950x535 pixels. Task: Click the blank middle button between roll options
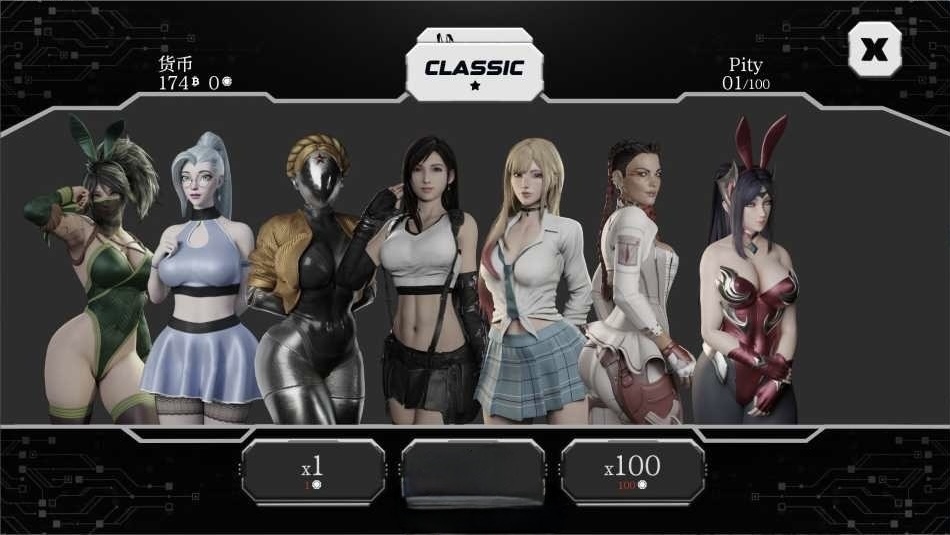(x=473, y=470)
